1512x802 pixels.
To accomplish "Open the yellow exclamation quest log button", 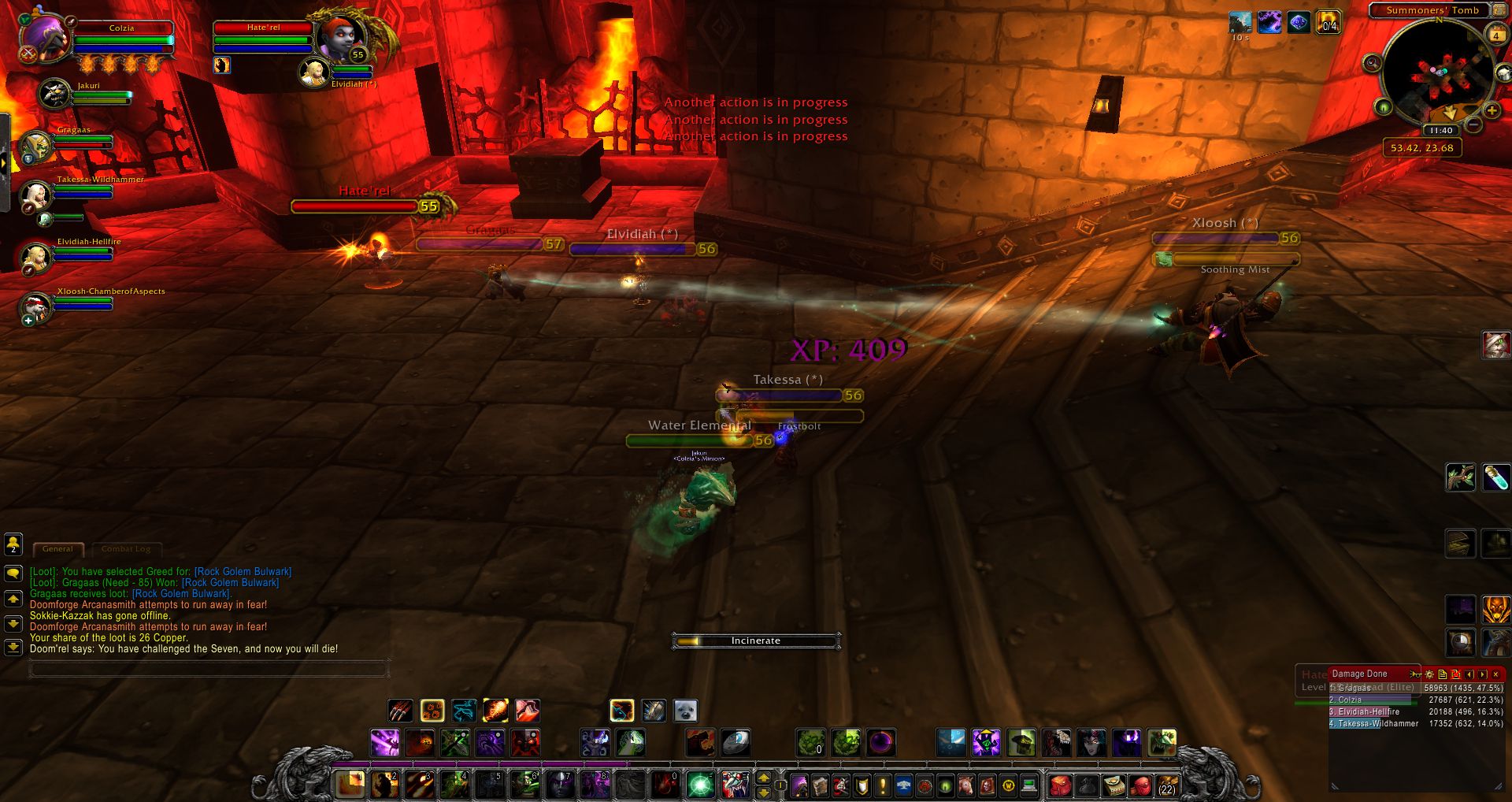I will 883,785.
